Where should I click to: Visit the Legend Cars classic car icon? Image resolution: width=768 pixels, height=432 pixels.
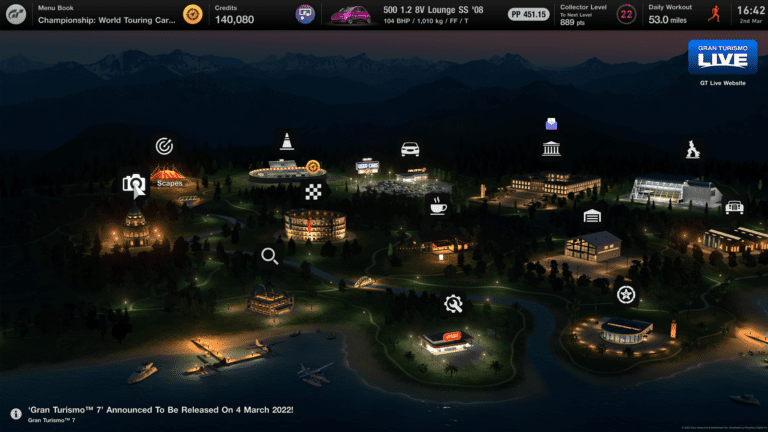pyautogui.click(x=734, y=206)
